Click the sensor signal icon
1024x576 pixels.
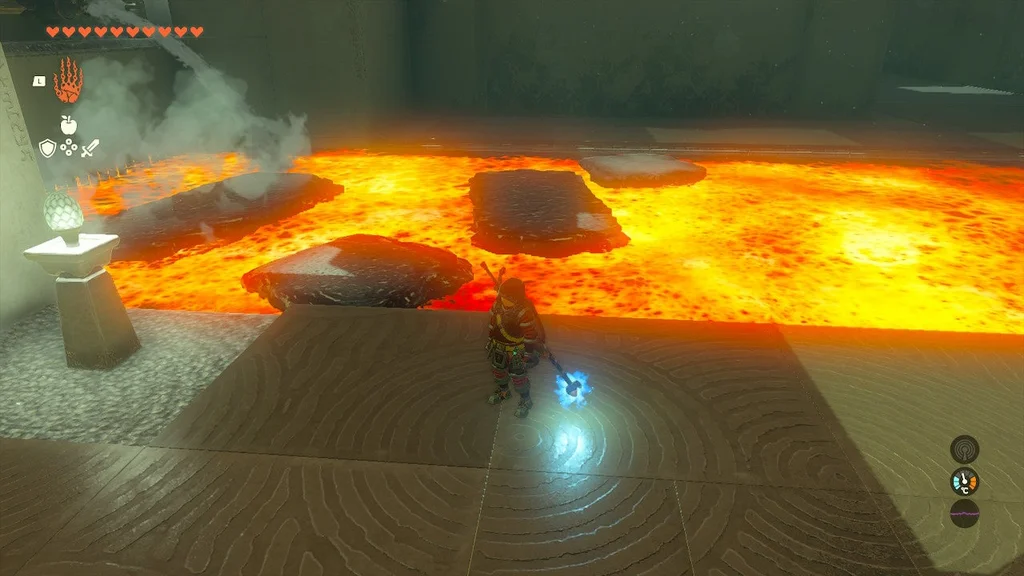coord(964,449)
